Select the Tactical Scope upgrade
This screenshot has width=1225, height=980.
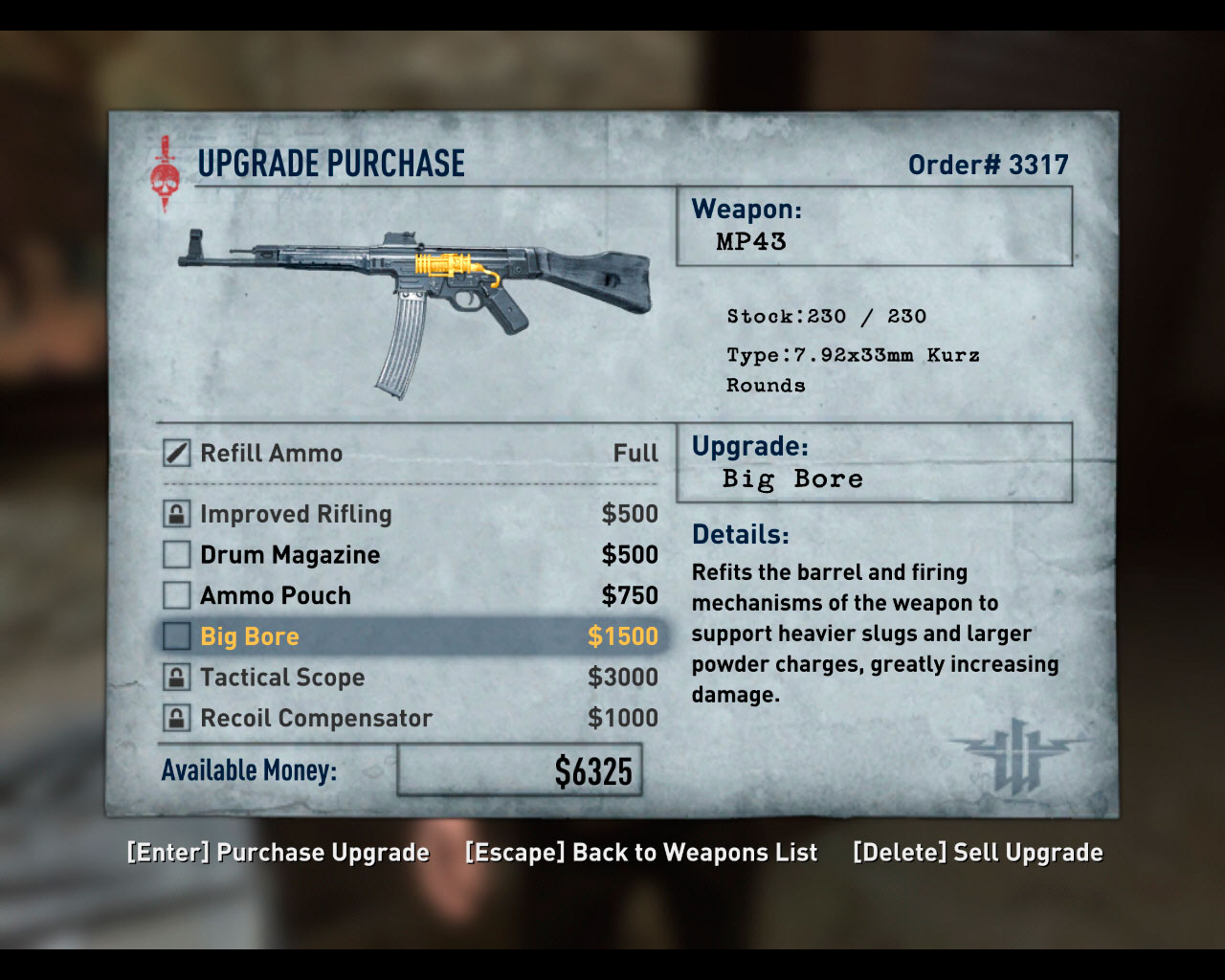(x=282, y=678)
